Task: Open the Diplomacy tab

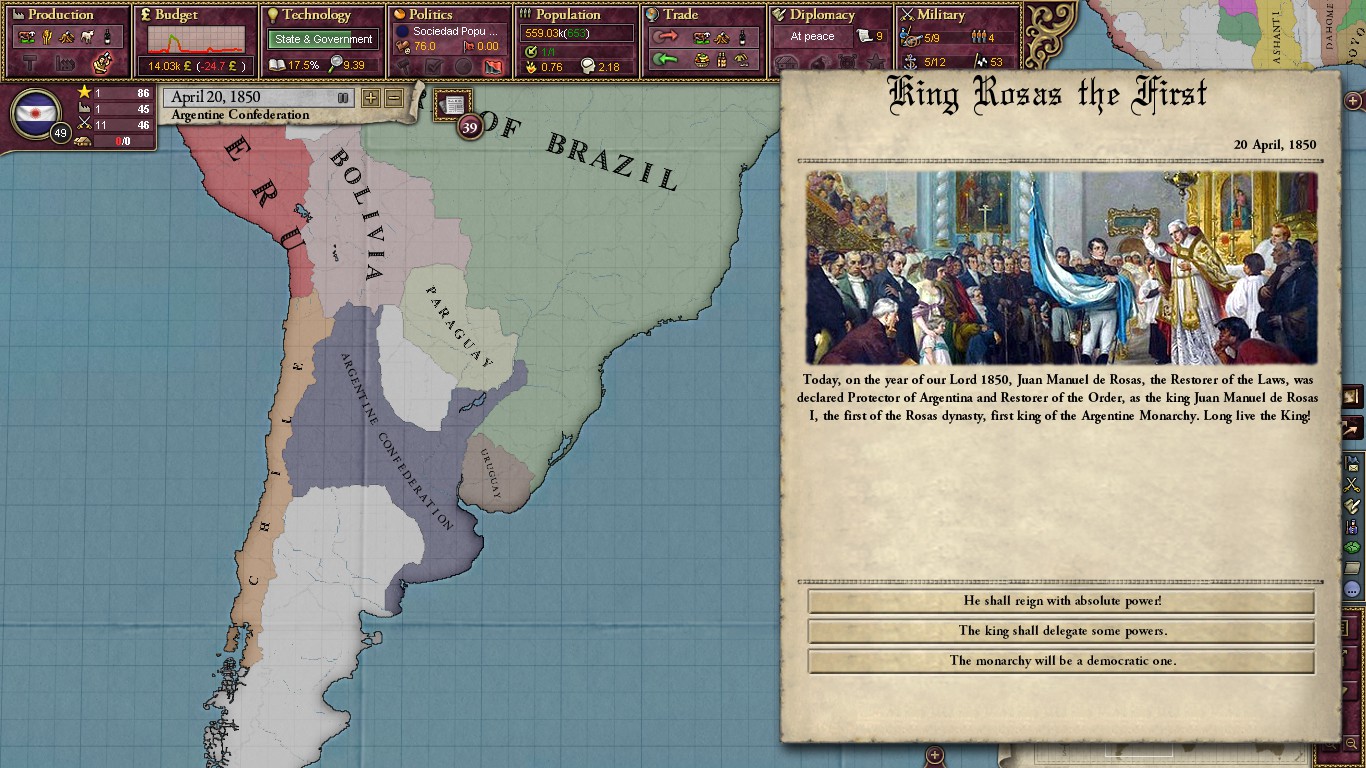Action: click(822, 15)
